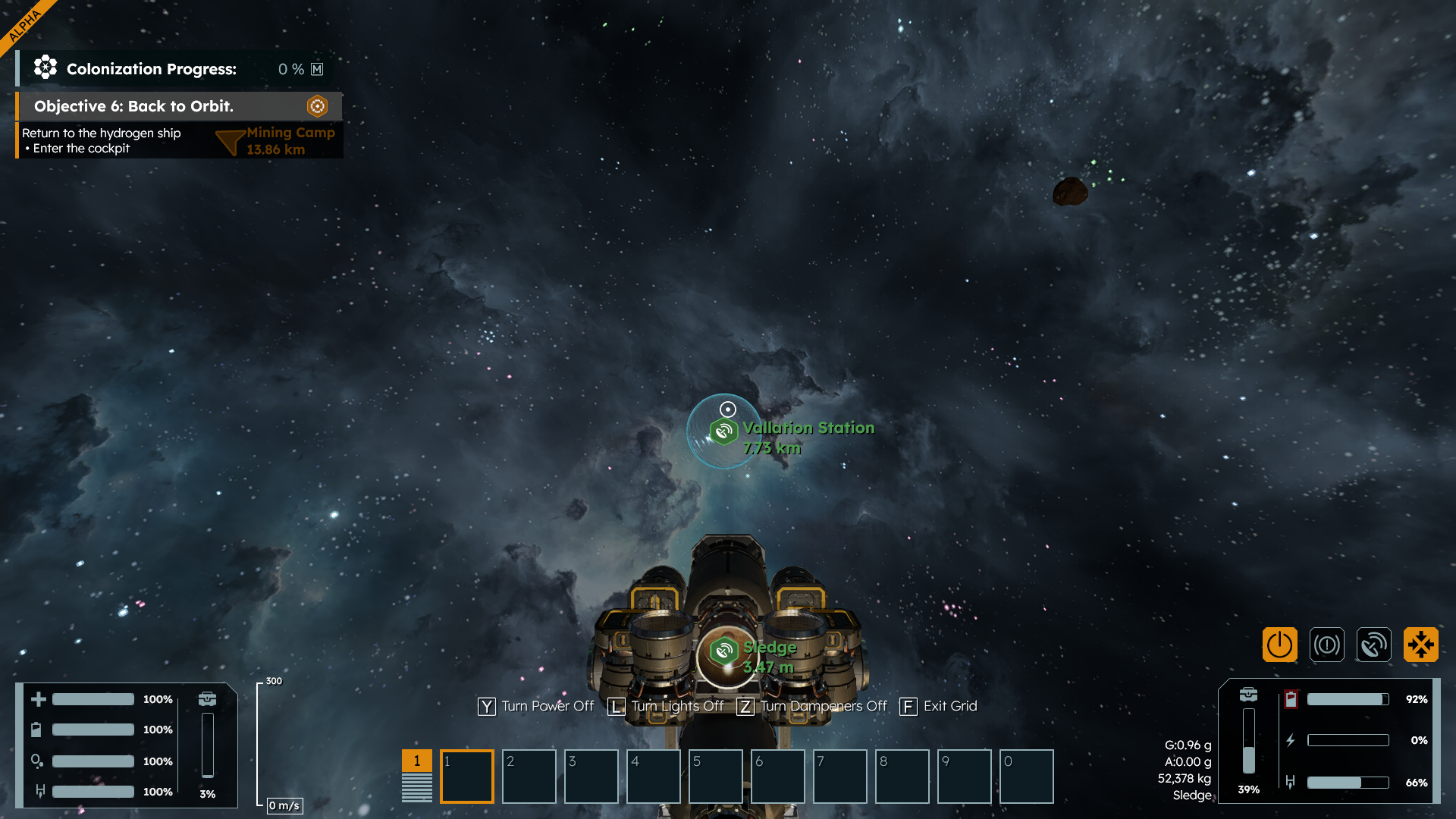
Task: Click the orange power status icon
Action: pos(1279,645)
